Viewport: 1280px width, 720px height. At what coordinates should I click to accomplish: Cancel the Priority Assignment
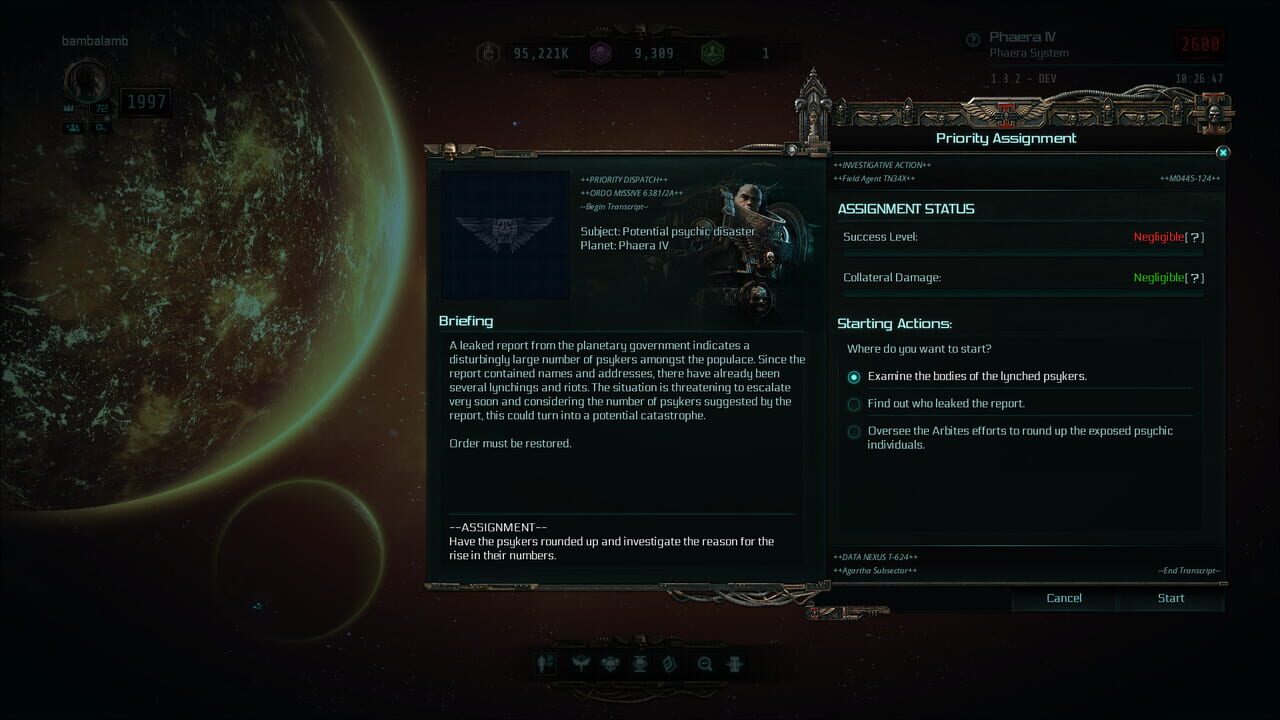tap(1063, 598)
